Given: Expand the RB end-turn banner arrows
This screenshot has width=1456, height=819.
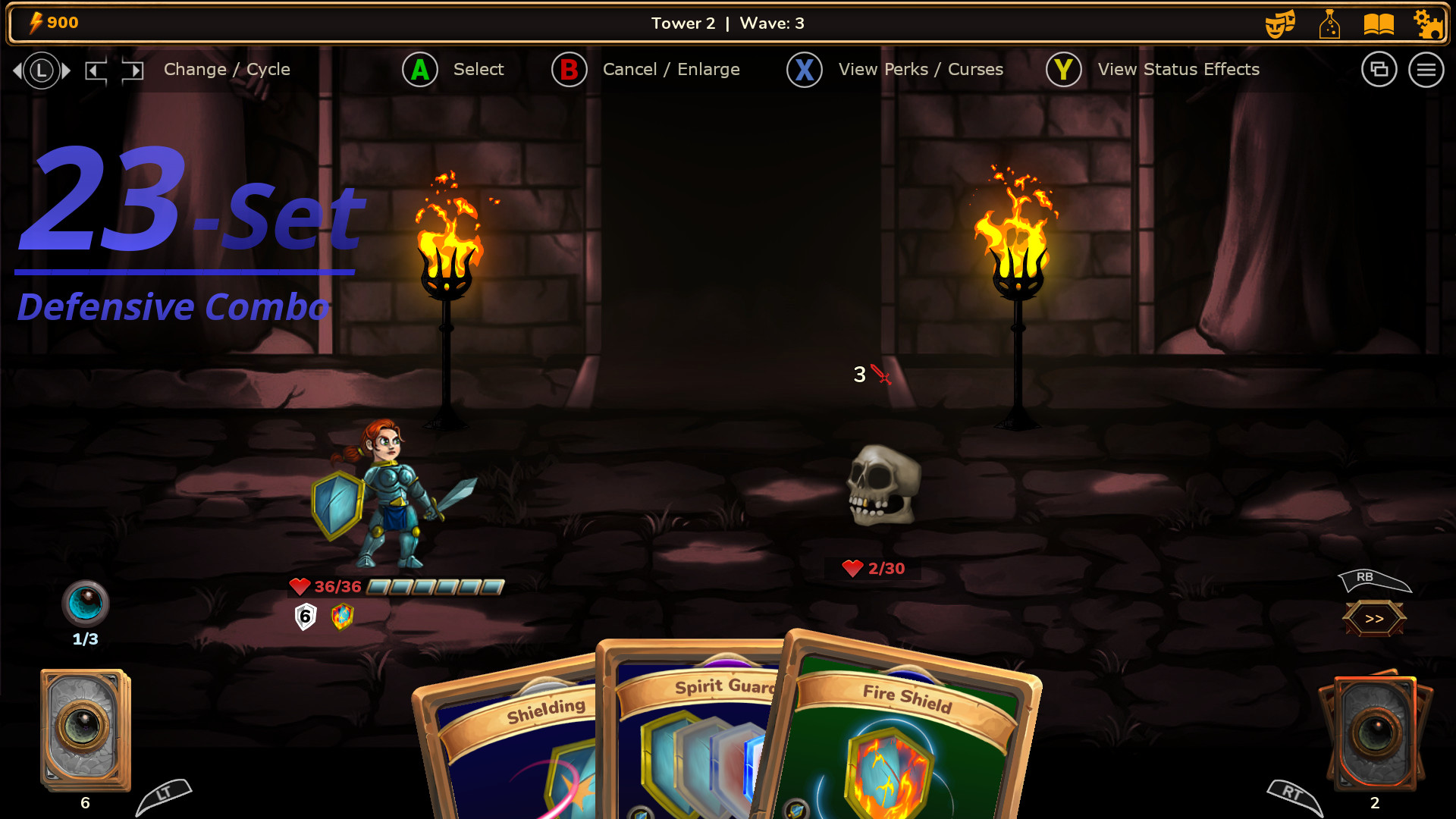Looking at the screenshot, I should [x=1373, y=617].
